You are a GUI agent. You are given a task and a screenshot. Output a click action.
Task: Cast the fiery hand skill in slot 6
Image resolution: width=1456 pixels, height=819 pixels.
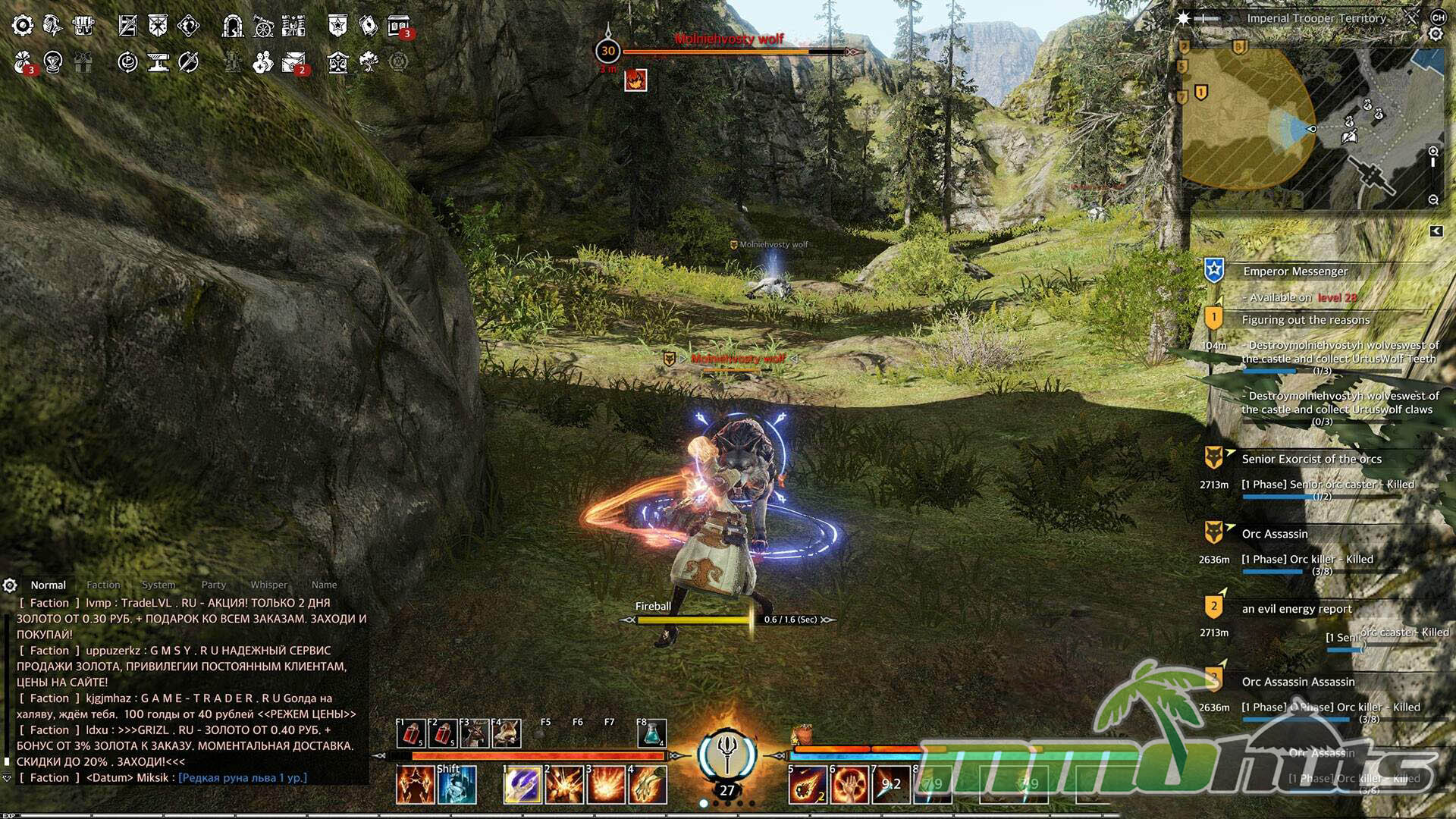click(849, 785)
